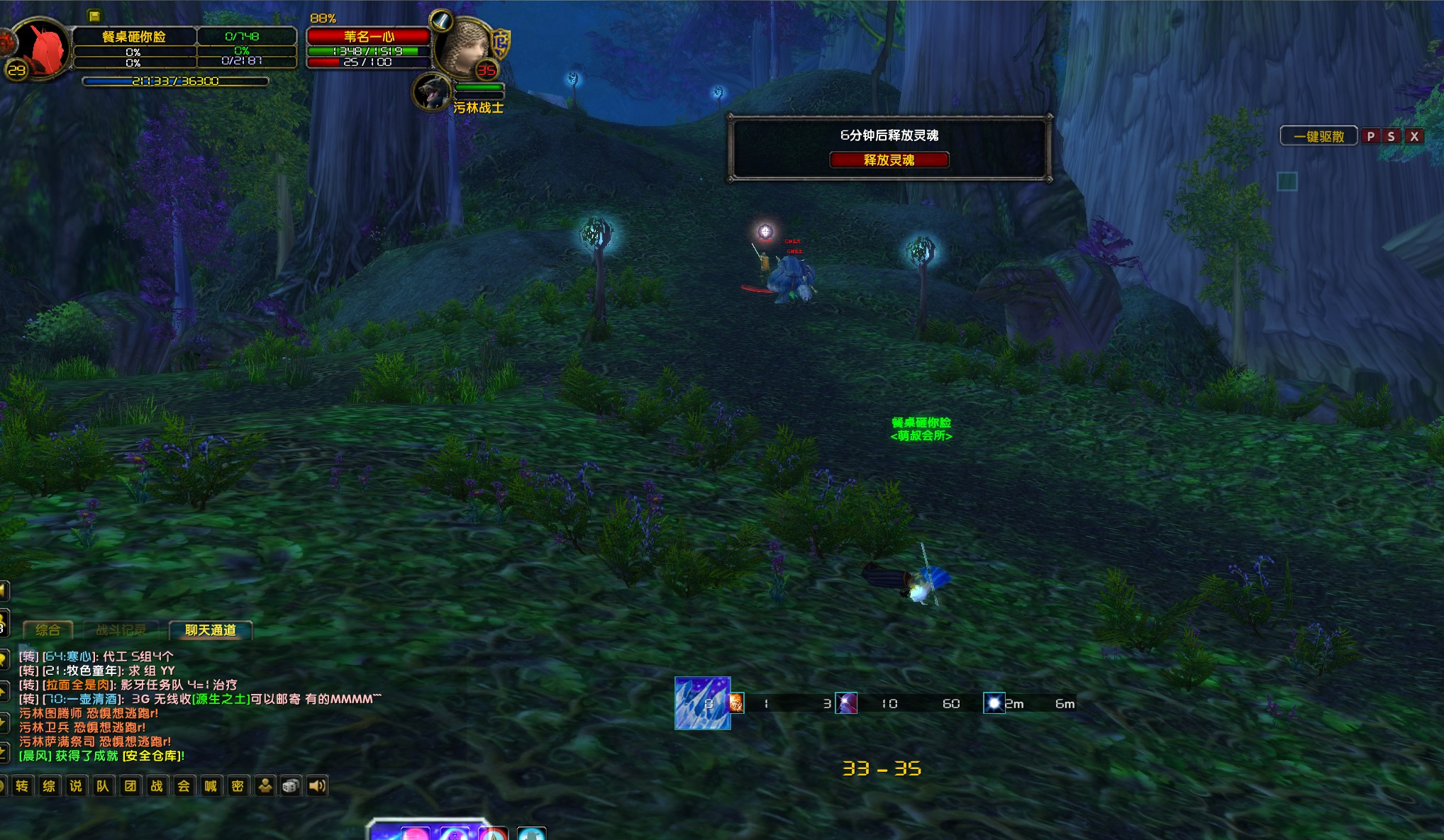Toggle the speaker sound icon
This screenshot has height=840, width=1444.
pos(317,785)
